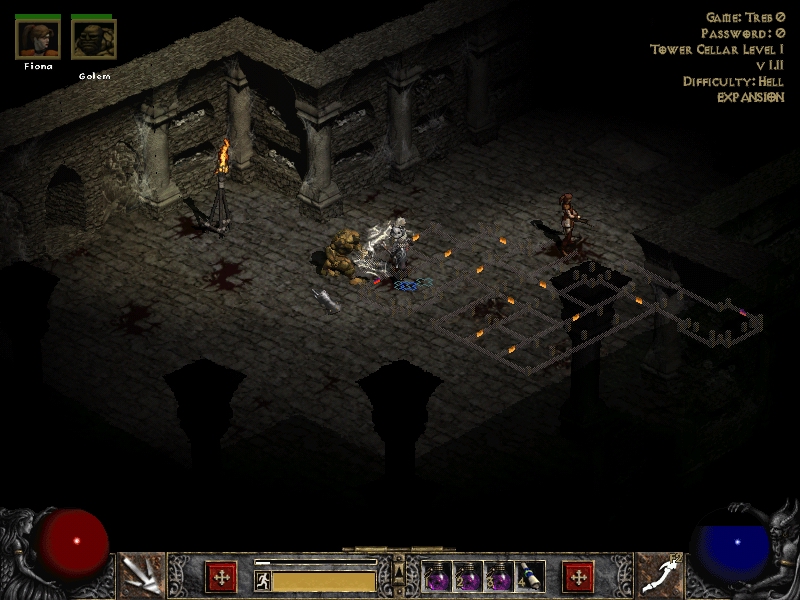Open new stat points button beside attack skill

click(x=221, y=577)
